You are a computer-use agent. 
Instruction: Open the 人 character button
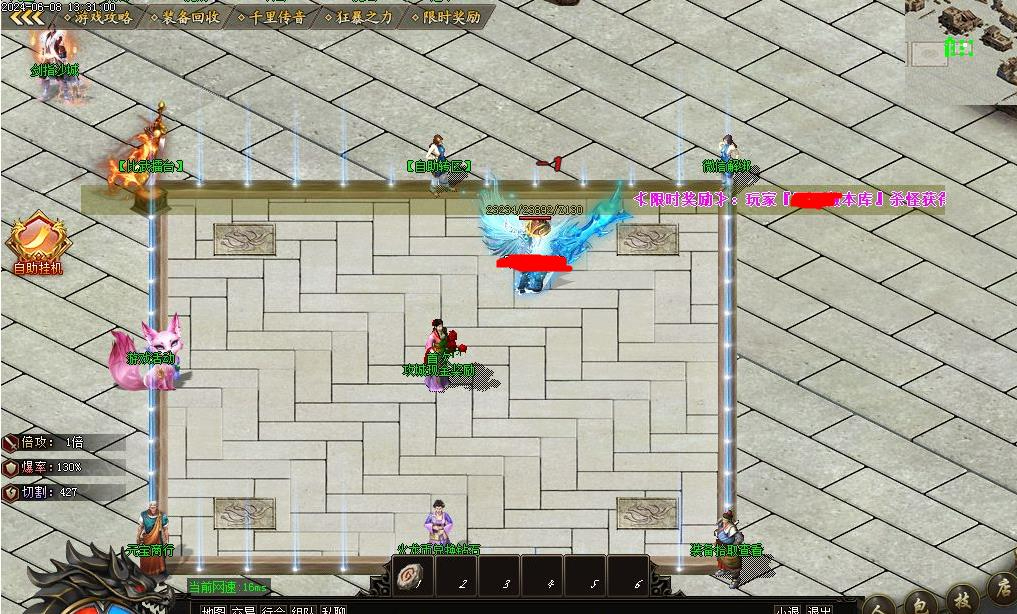879,606
